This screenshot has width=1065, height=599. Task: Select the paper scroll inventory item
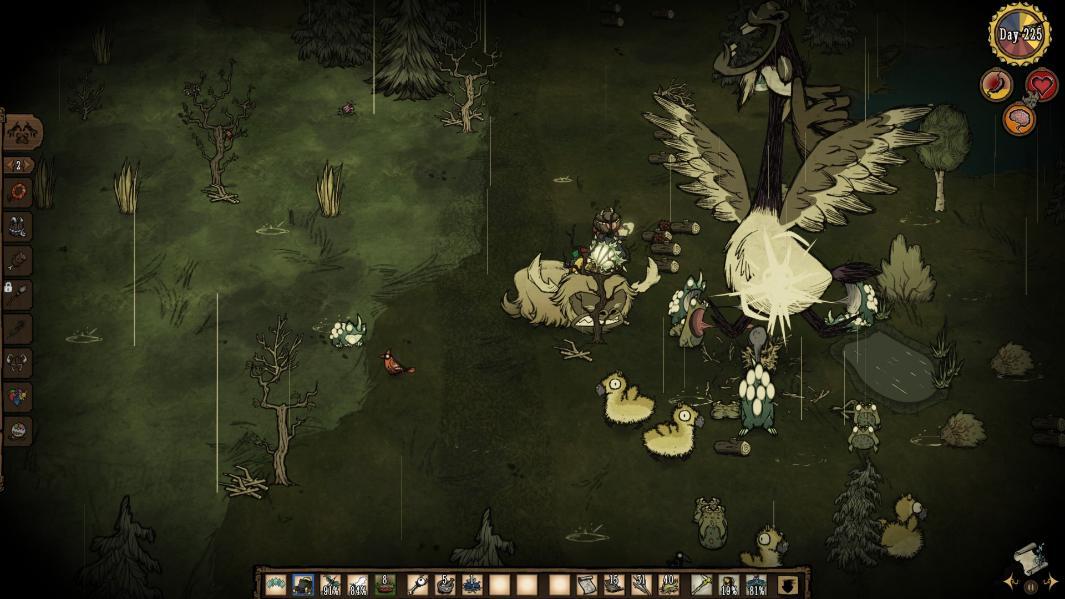coord(587,585)
